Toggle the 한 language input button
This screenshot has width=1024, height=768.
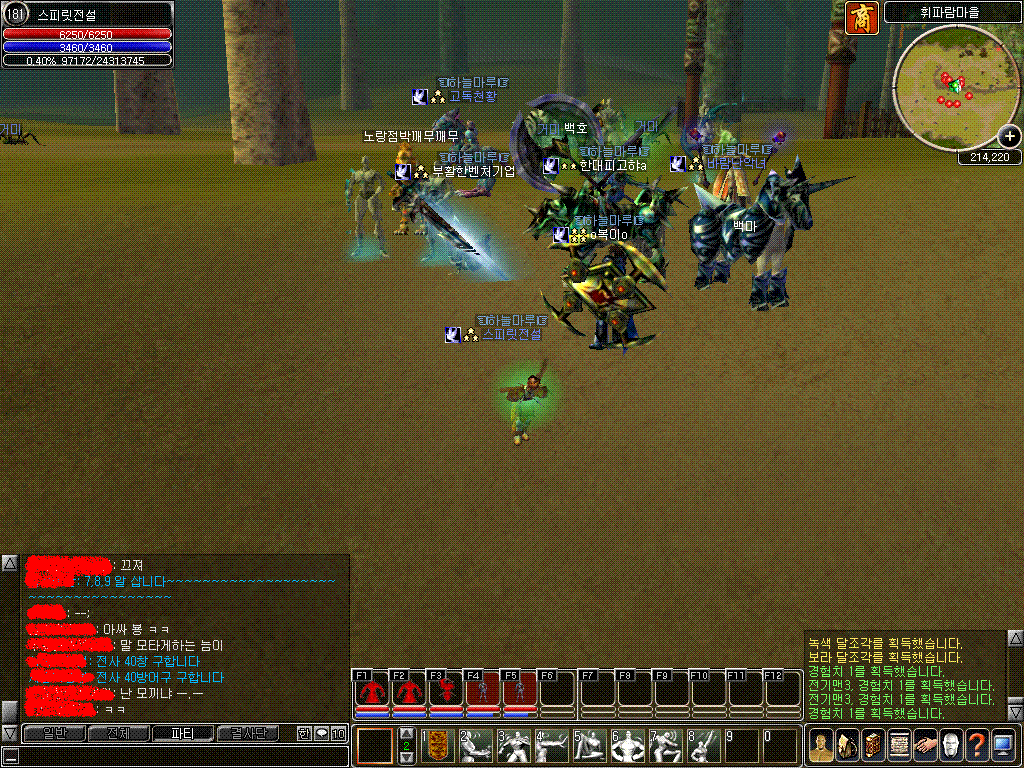coord(304,733)
